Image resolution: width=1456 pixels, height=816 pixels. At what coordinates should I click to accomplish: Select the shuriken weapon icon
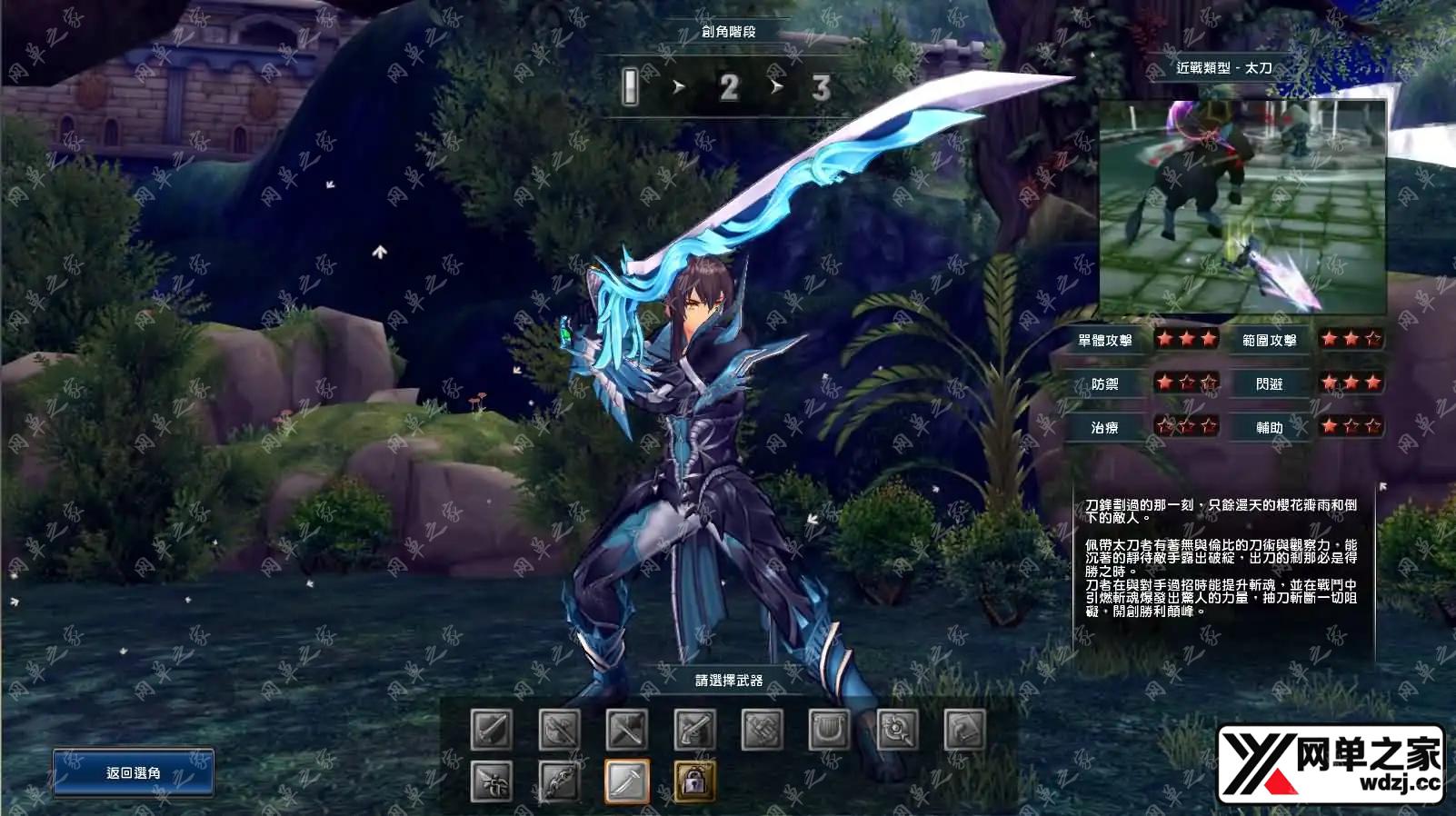tap(492, 781)
